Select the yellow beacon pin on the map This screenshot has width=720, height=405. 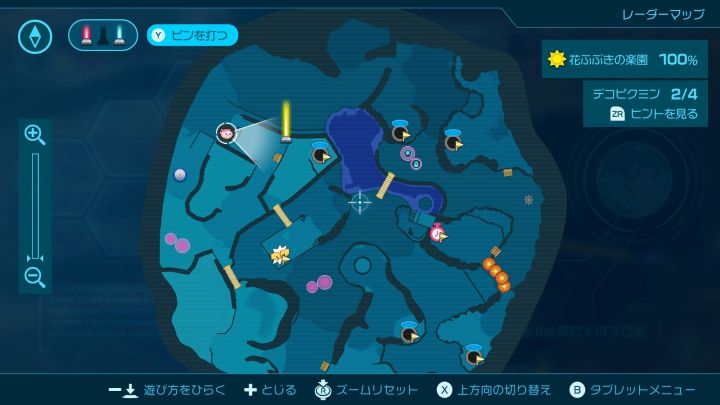285,121
